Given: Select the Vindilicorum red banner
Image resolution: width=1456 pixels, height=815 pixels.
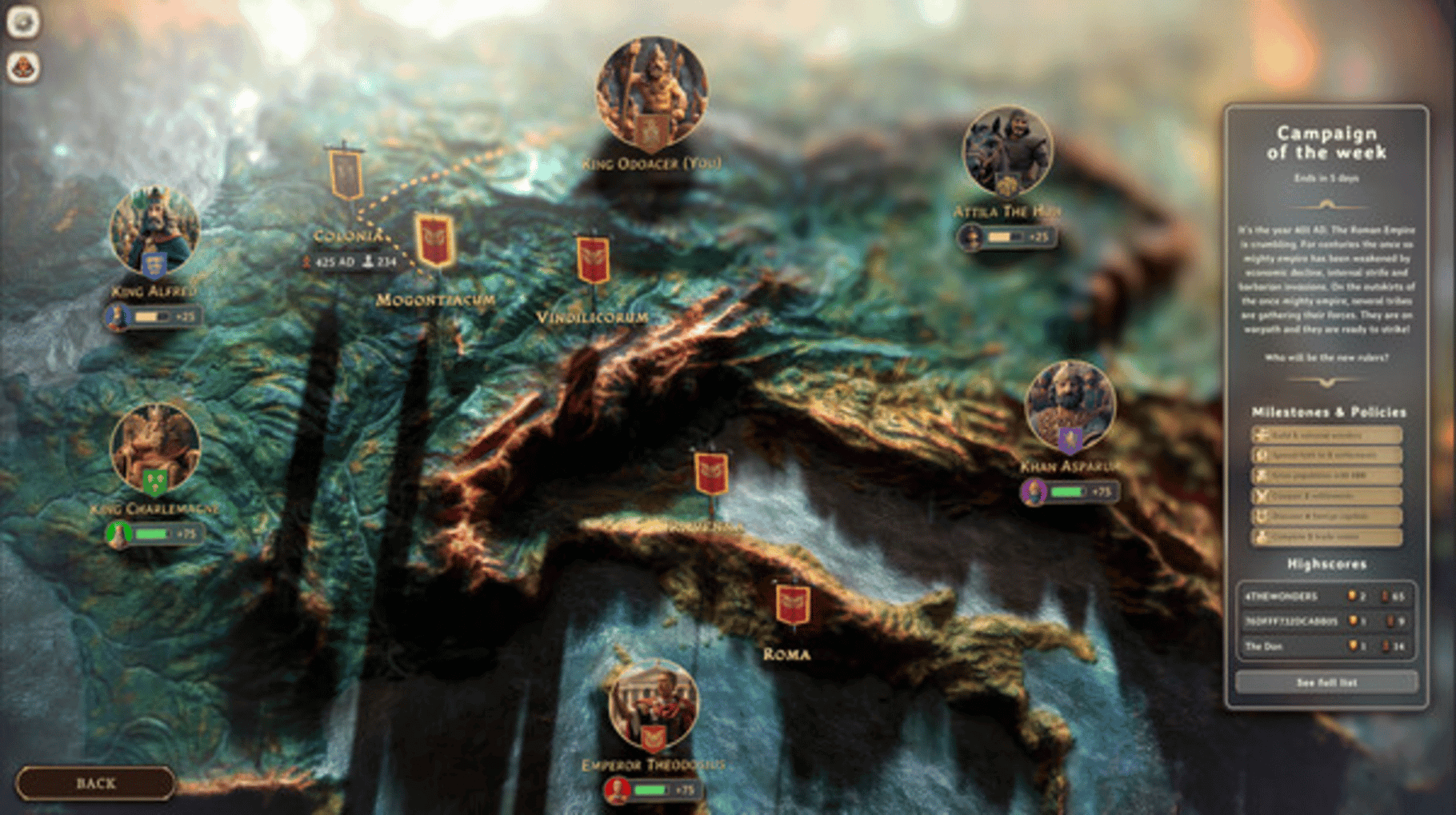Looking at the screenshot, I should point(593,260).
